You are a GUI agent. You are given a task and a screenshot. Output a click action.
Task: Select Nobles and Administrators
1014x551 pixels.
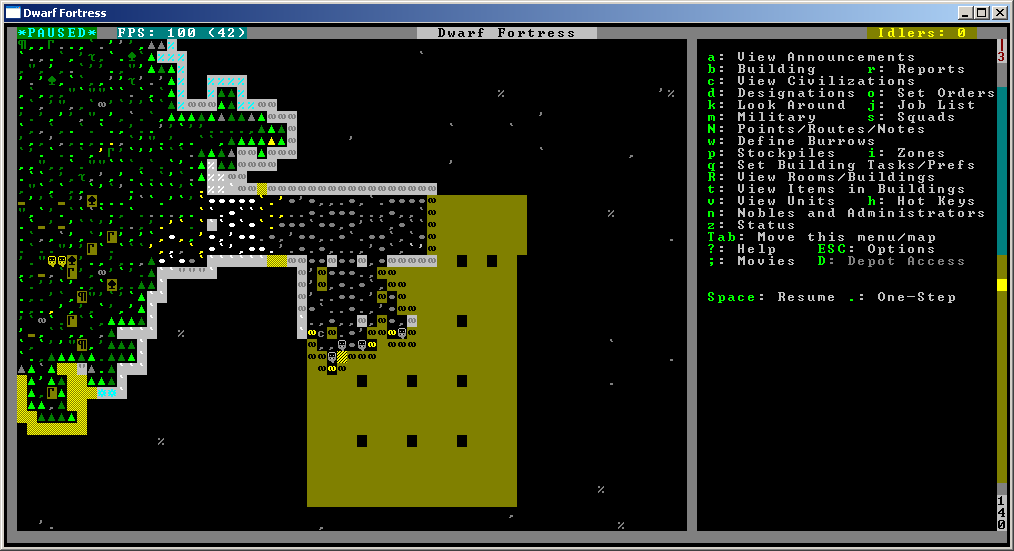point(861,213)
